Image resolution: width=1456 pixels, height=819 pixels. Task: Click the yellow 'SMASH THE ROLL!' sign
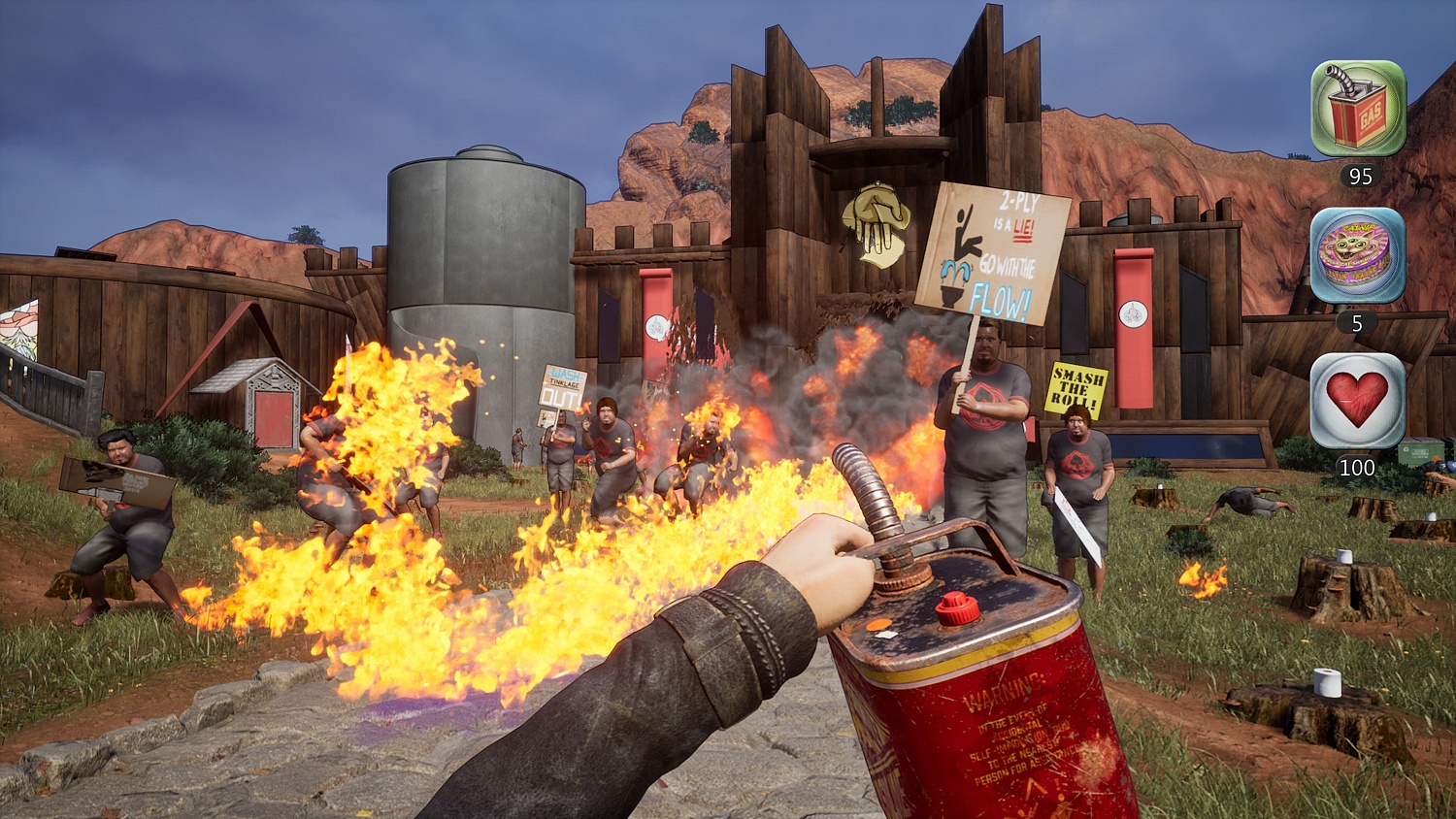pyautogui.click(x=1075, y=385)
